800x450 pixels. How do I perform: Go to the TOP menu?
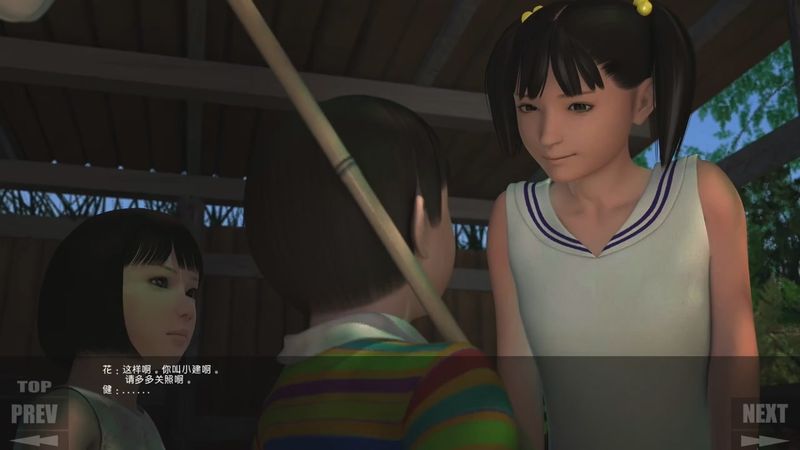(x=34, y=387)
